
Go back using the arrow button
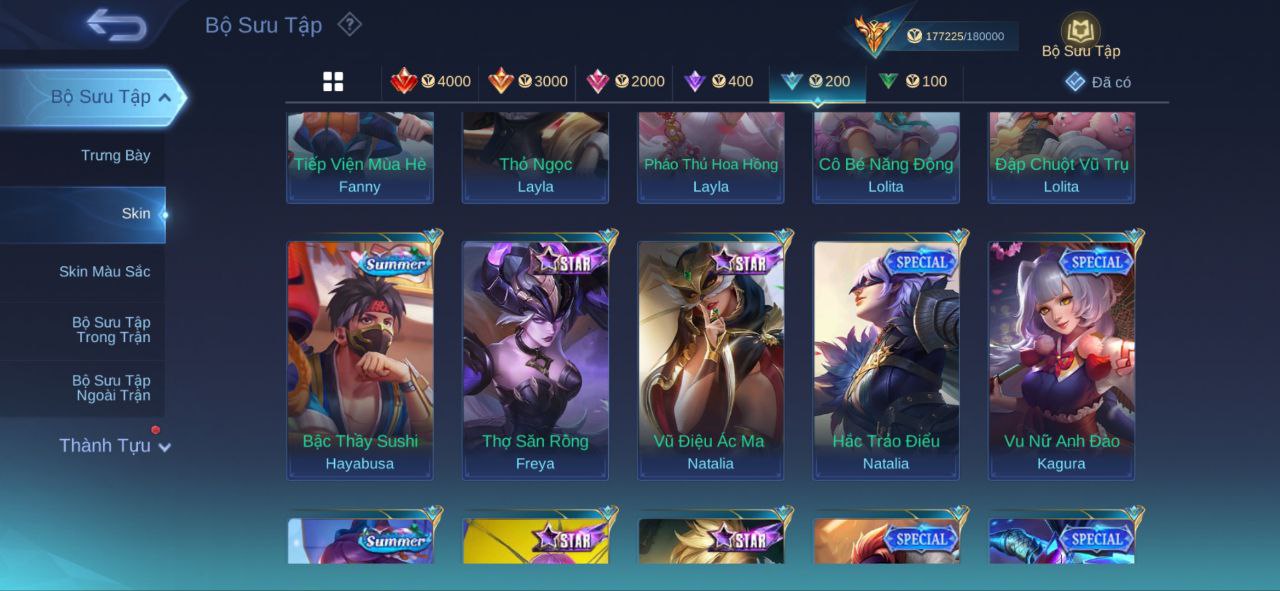pos(117,25)
